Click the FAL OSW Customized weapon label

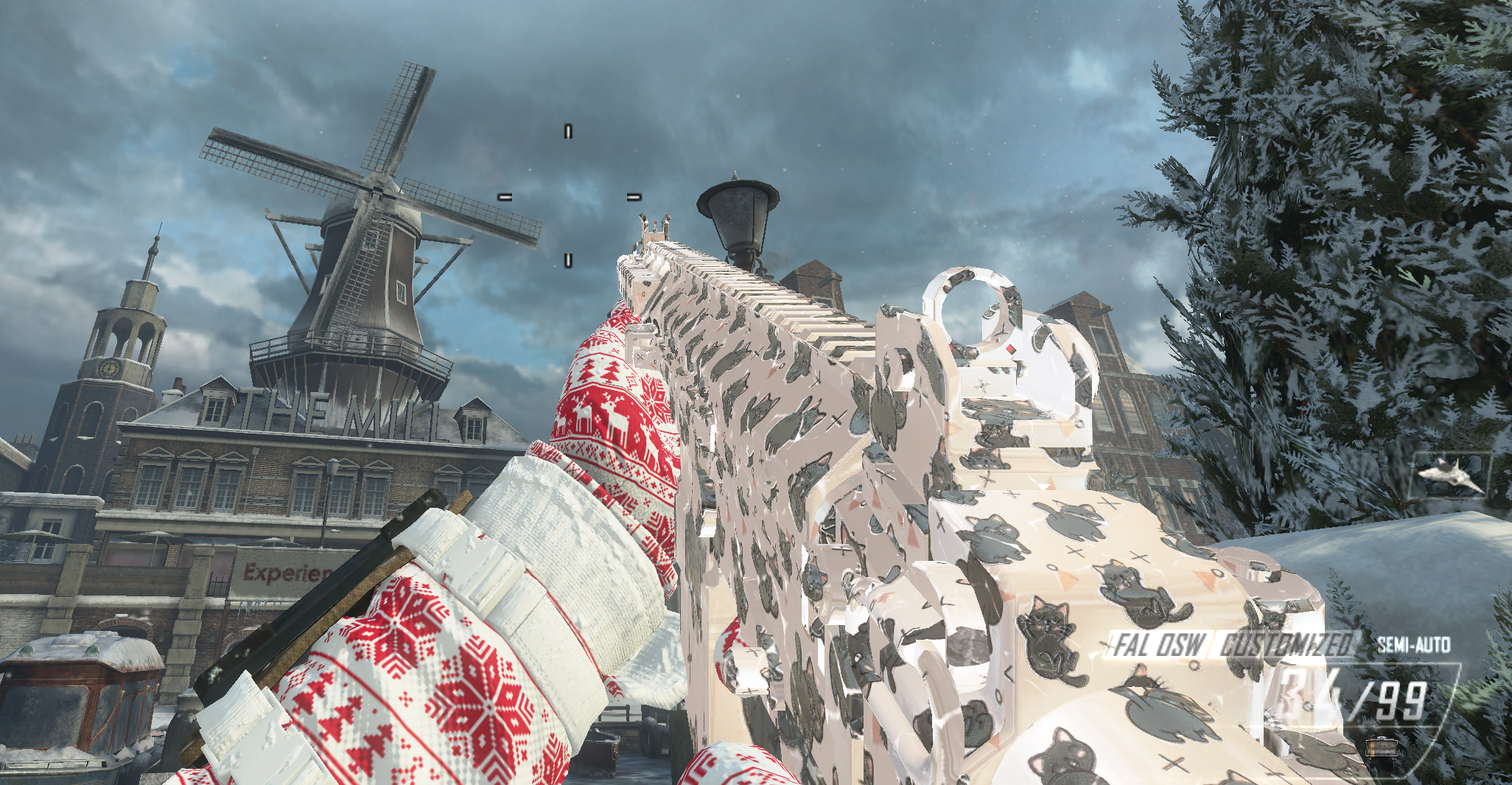tap(1232, 645)
